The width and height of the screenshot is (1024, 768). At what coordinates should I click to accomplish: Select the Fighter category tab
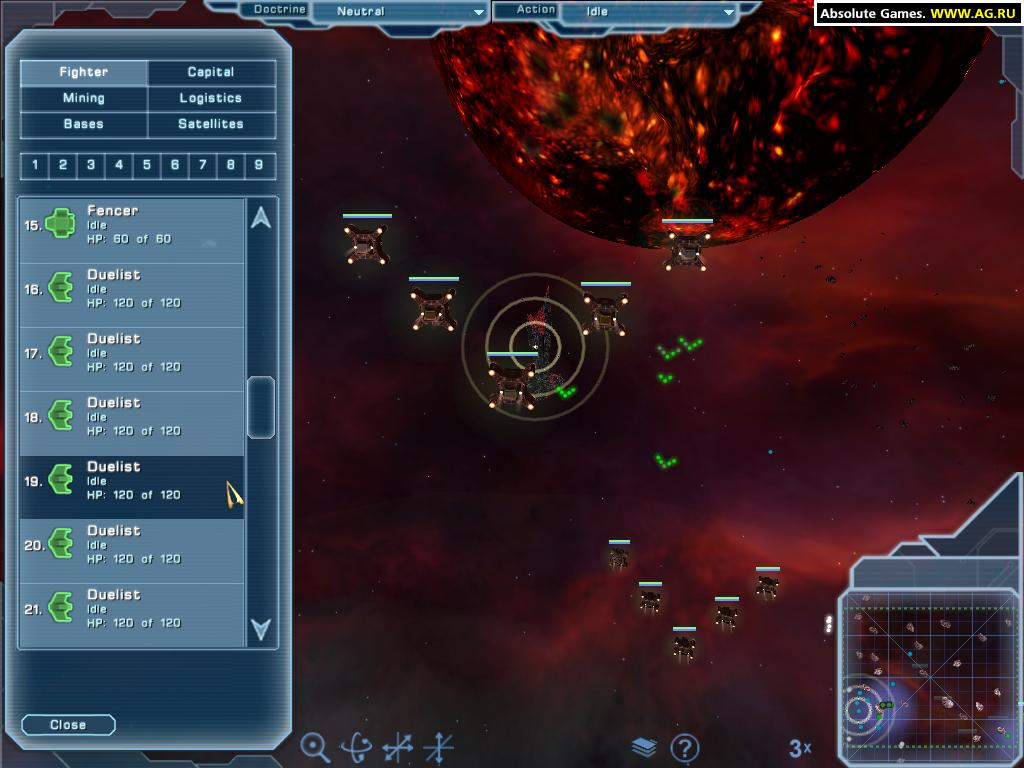pos(84,72)
